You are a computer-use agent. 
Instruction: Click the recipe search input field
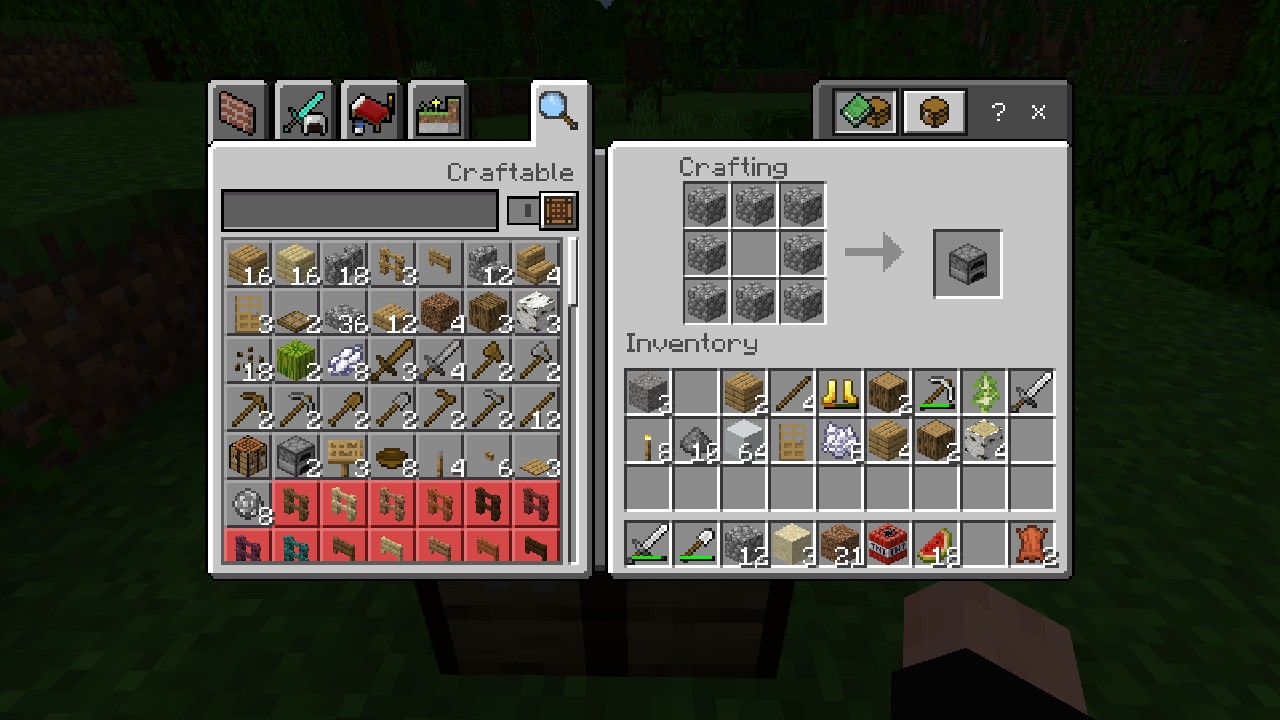(360, 211)
